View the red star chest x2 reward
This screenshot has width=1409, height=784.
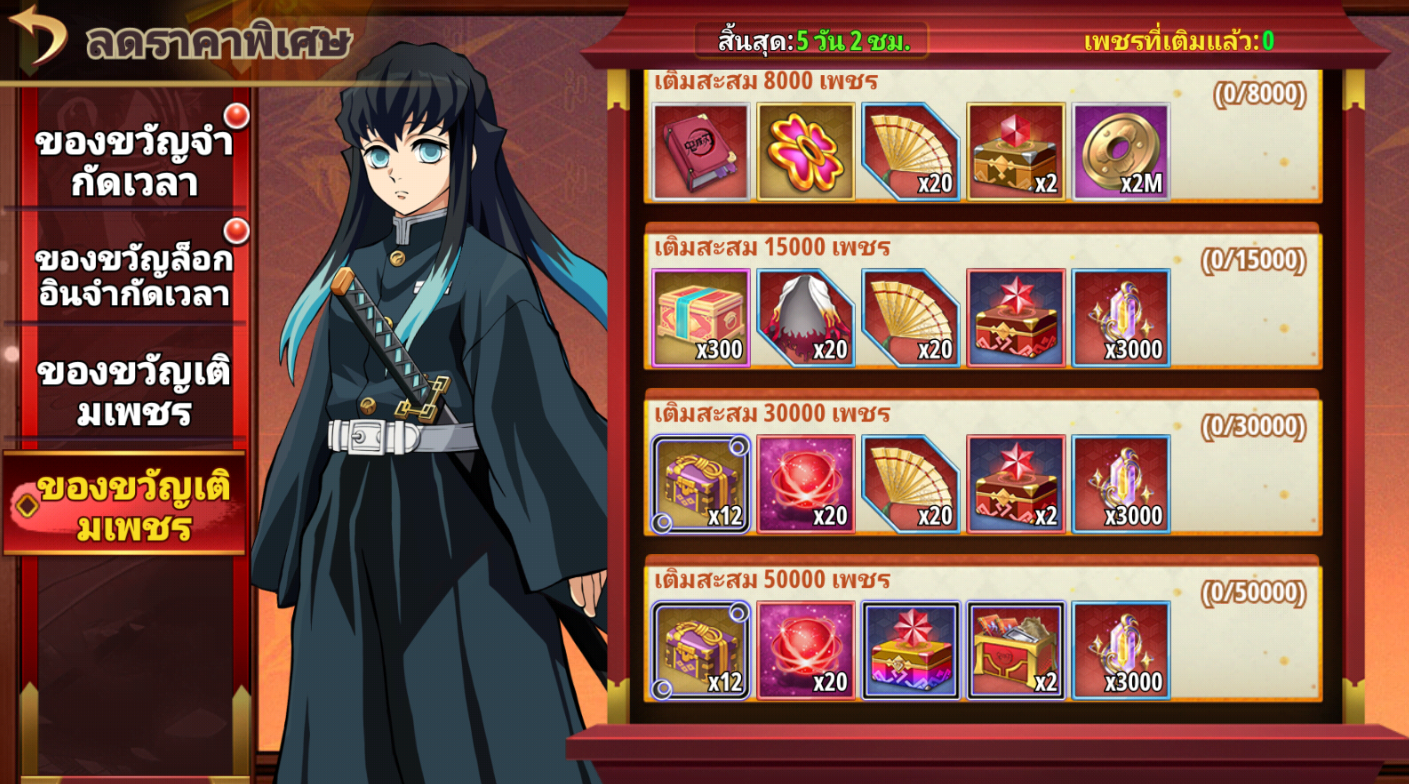pos(1015,484)
